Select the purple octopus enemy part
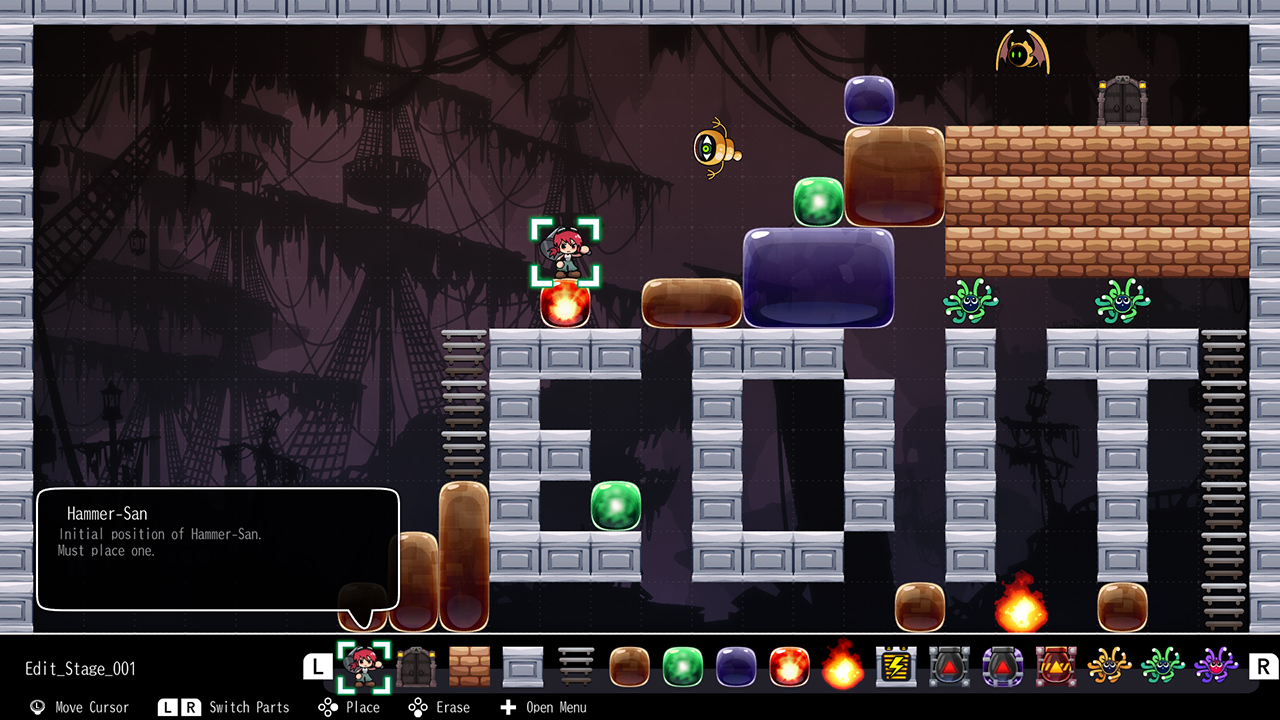This screenshot has height=720, width=1280. (1216, 666)
